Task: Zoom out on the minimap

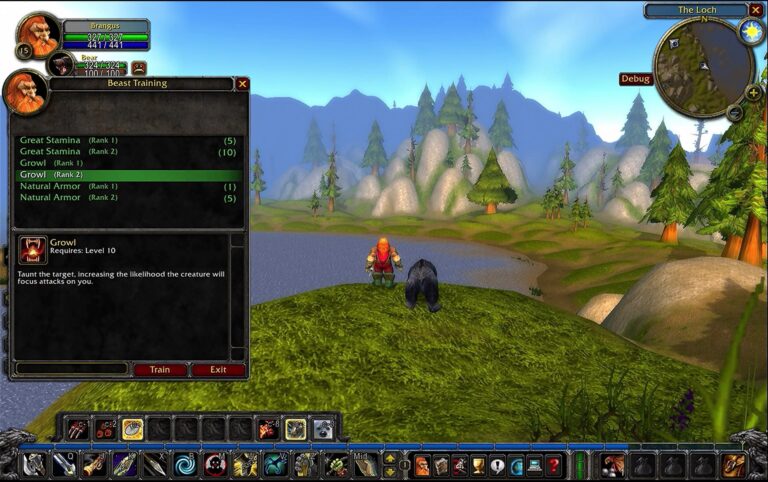Action: click(735, 113)
